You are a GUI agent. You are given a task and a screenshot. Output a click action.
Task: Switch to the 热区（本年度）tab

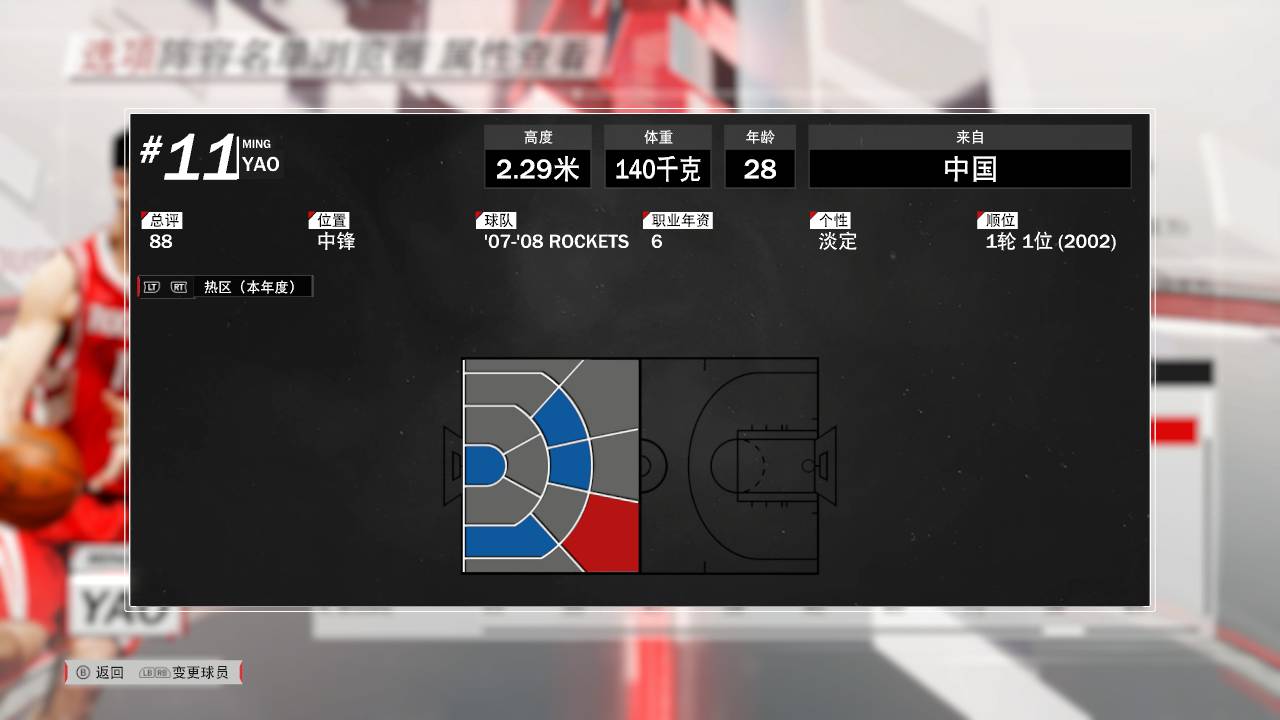[x=253, y=285]
